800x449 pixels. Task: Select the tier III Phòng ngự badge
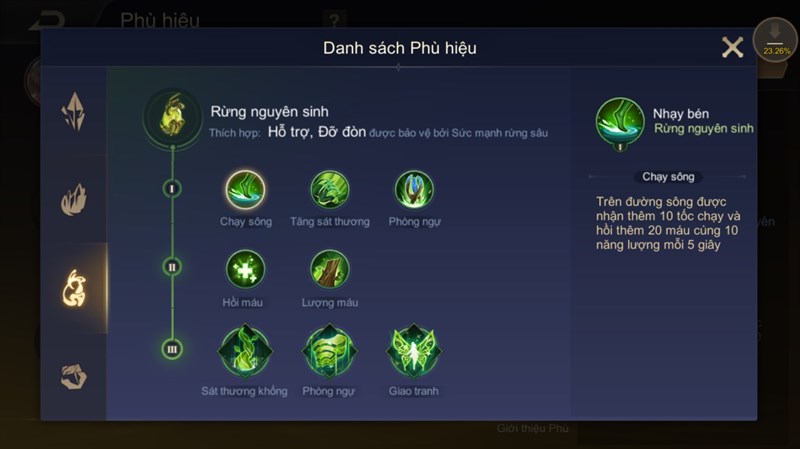[x=329, y=350]
